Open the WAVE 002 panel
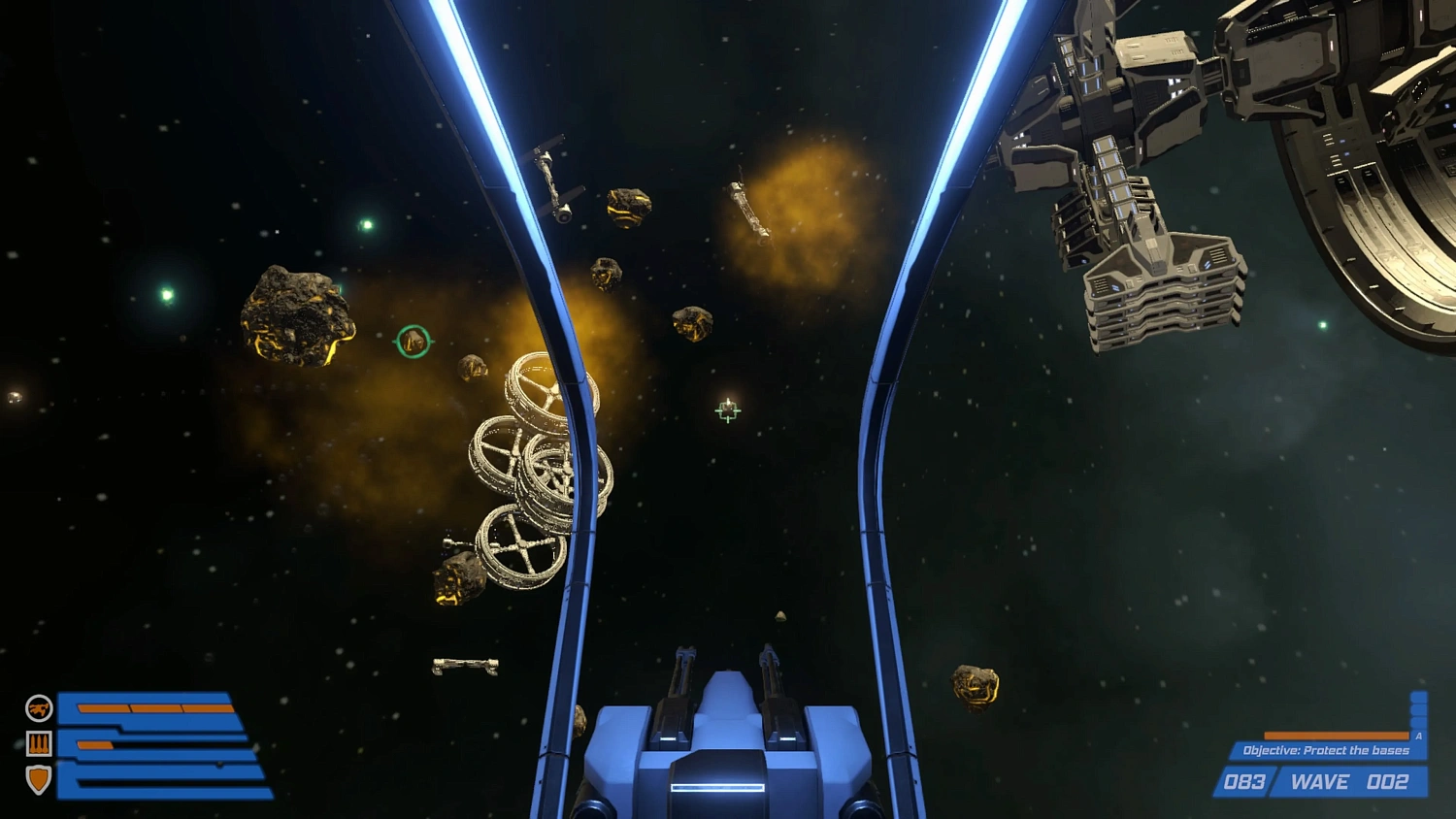 (1349, 782)
